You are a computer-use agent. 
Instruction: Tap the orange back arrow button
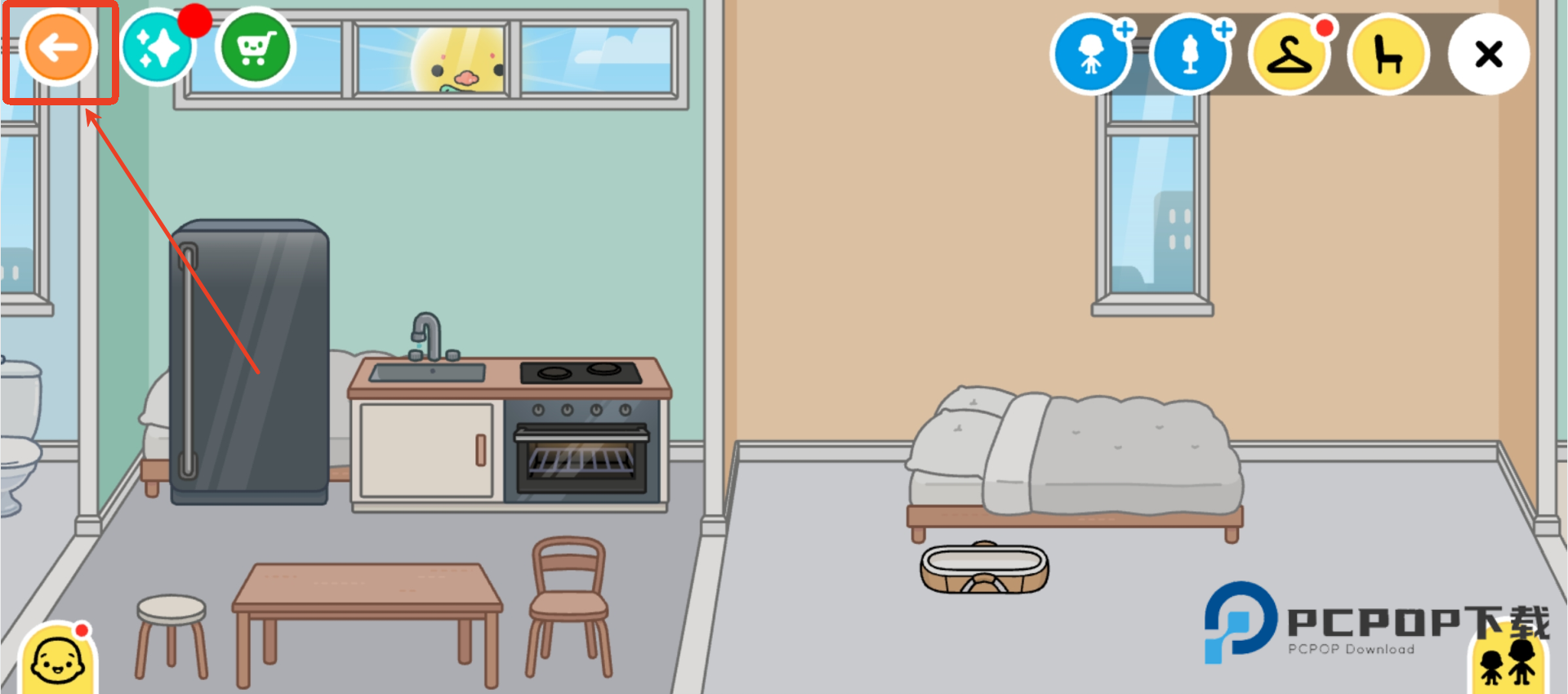tap(58, 48)
